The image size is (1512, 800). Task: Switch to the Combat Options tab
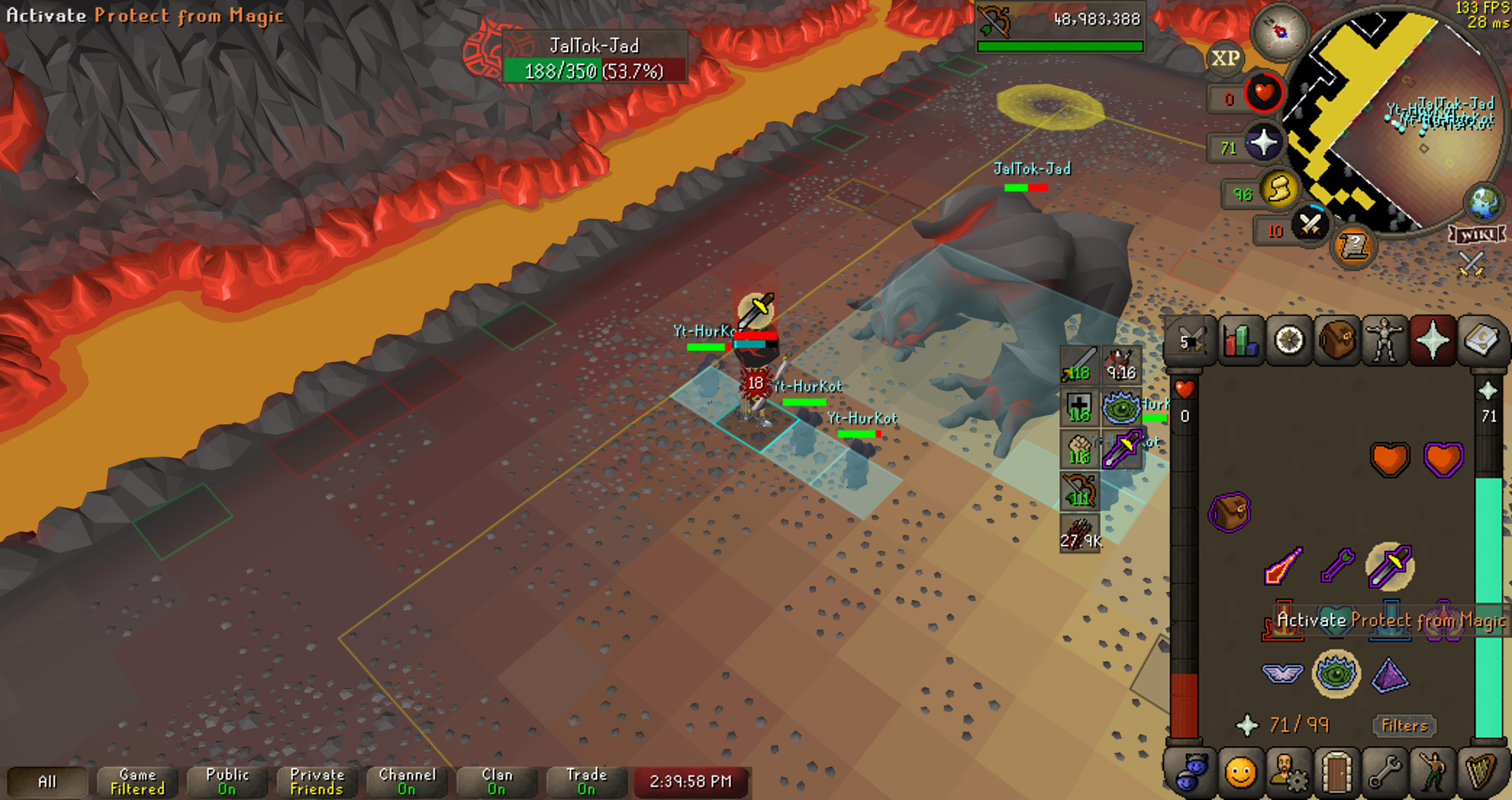point(1191,341)
